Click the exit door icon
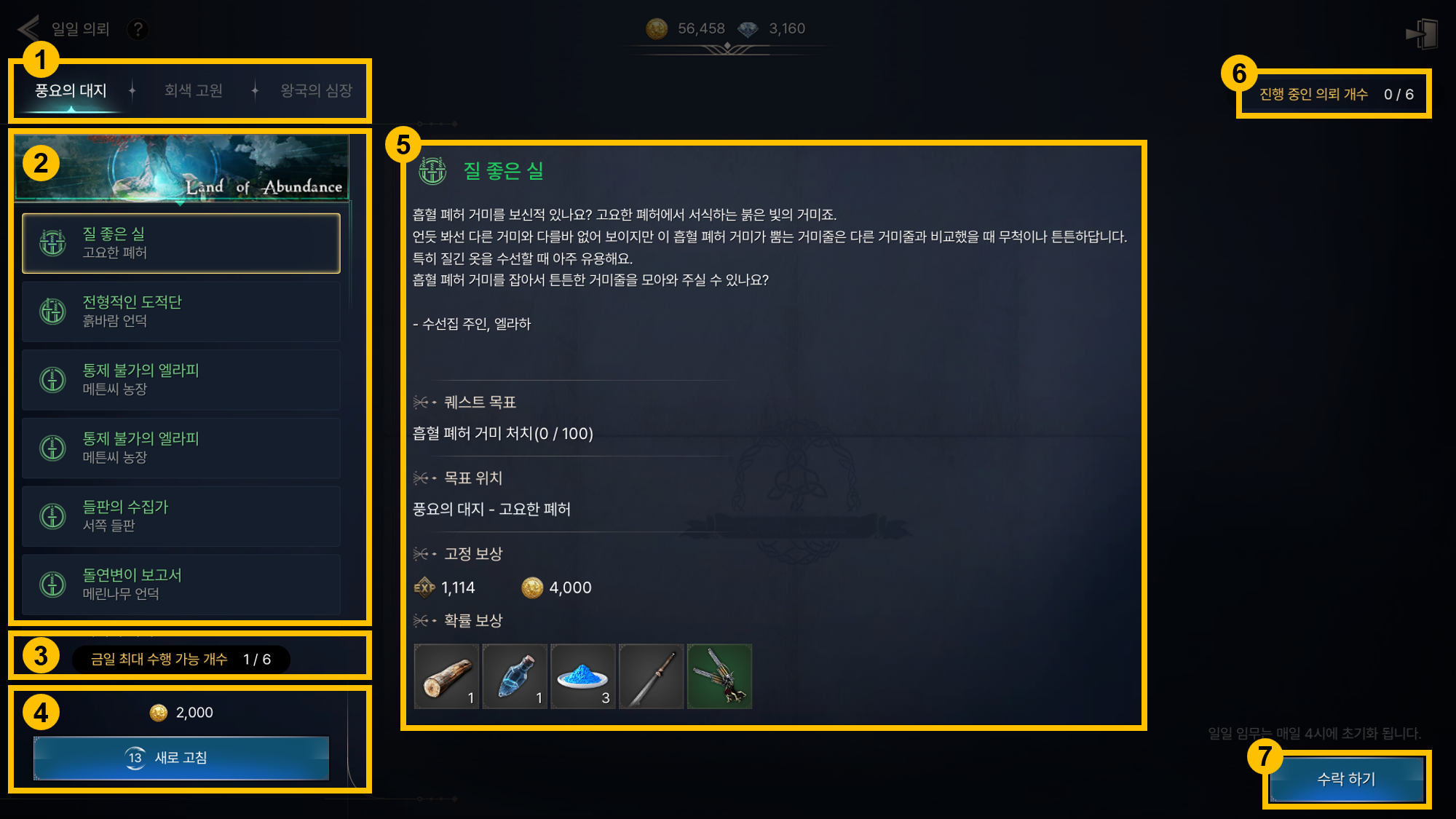This screenshot has height=819, width=1456. pyautogui.click(x=1422, y=33)
